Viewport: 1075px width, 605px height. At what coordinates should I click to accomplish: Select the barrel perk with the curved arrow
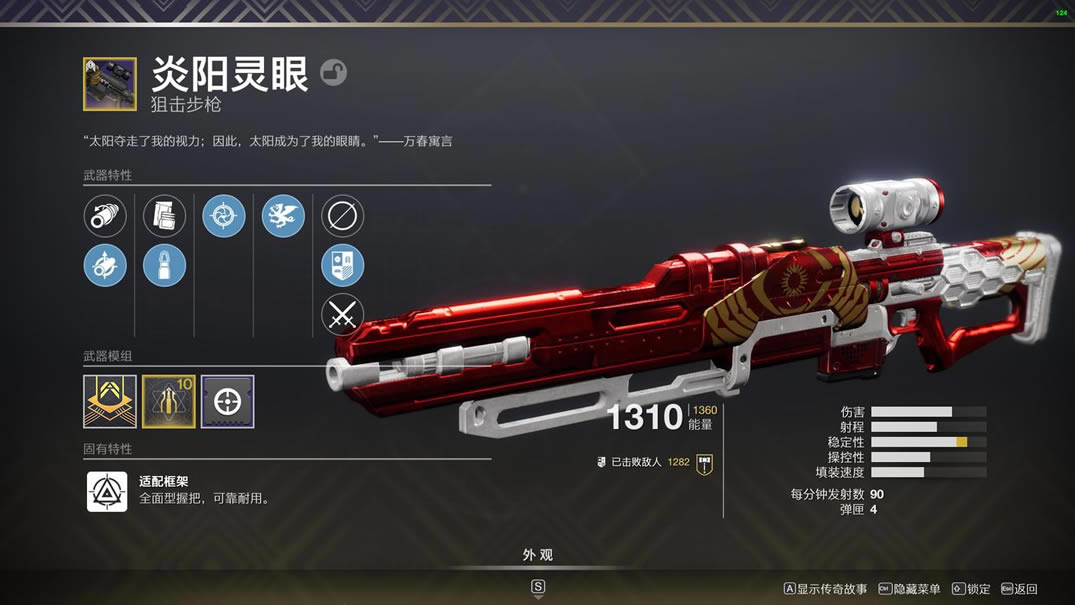point(105,216)
